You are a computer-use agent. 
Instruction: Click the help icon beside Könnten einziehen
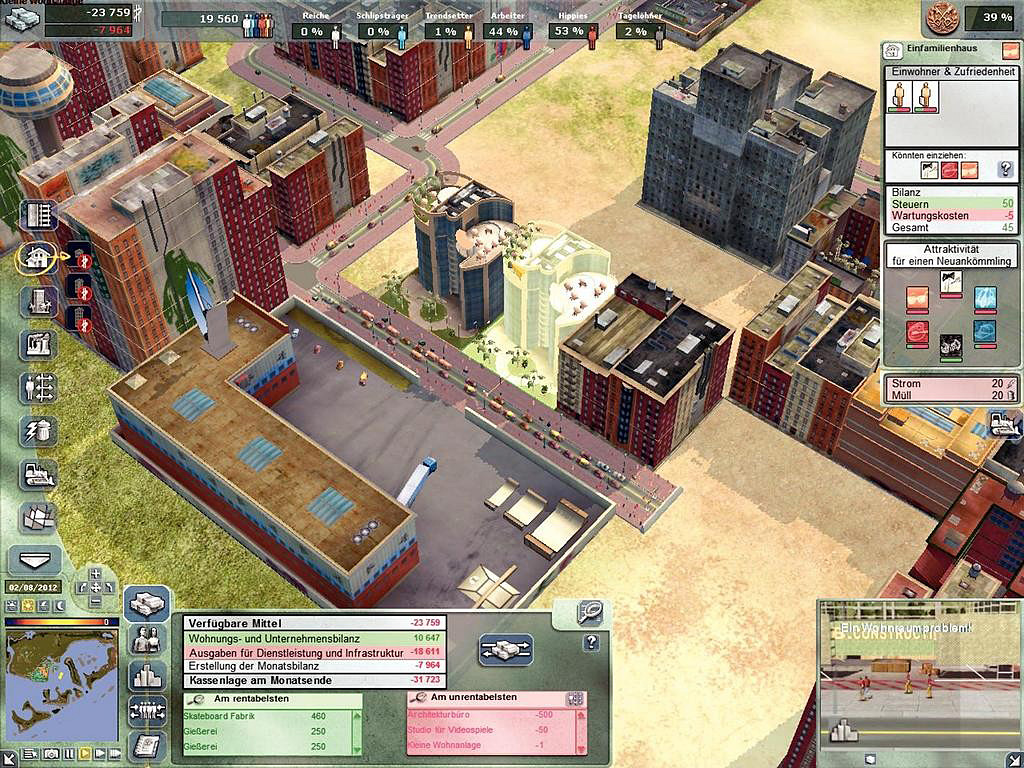click(1005, 170)
